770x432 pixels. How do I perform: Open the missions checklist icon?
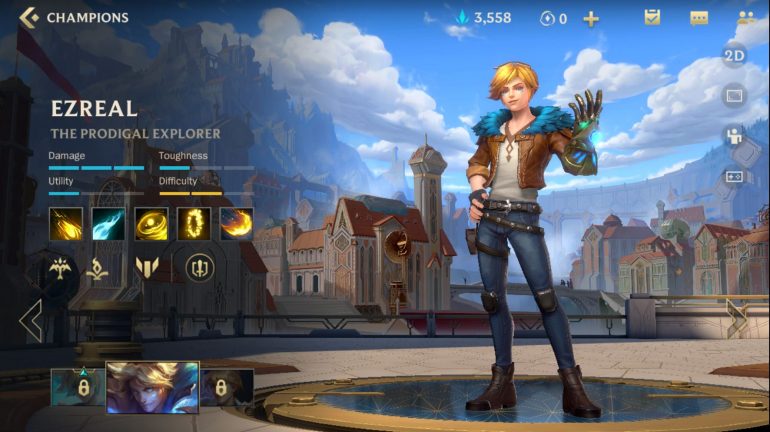(652, 17)
